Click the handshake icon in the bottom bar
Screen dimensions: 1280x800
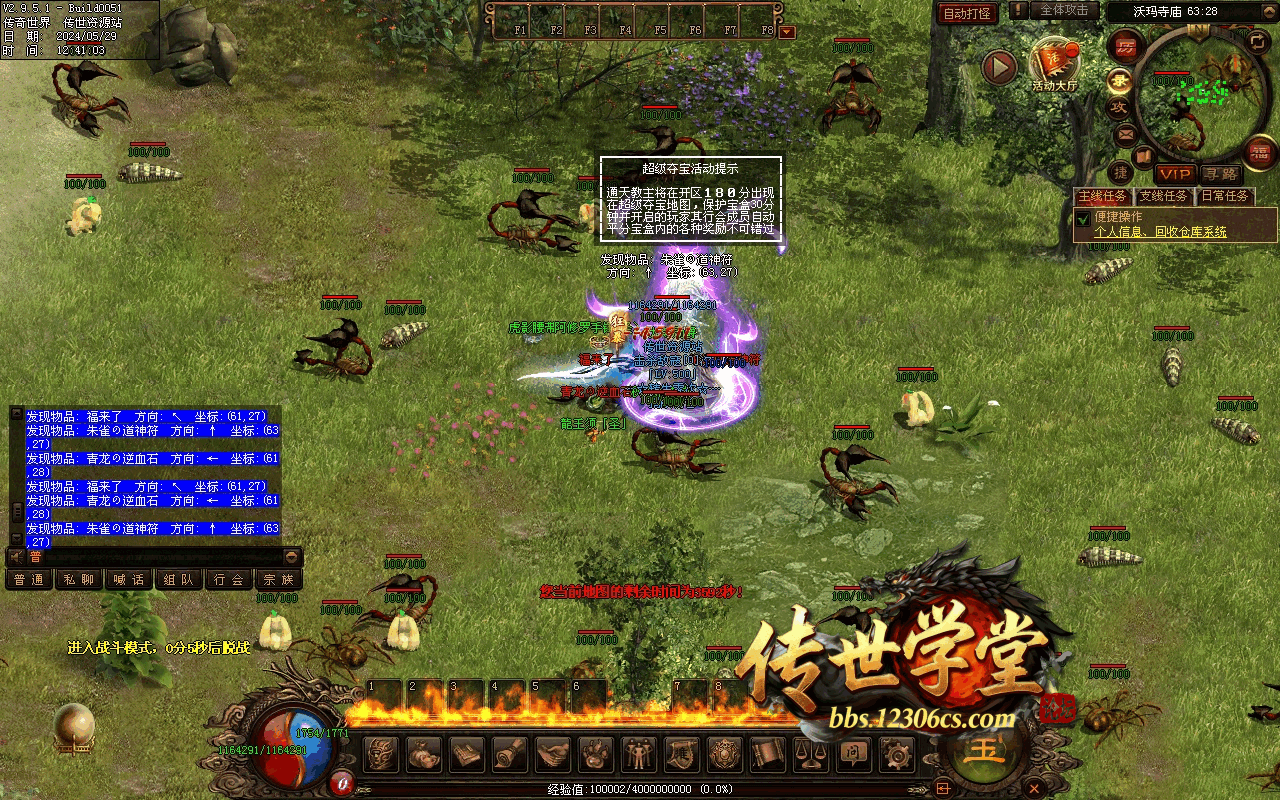[x=552, y=753]
